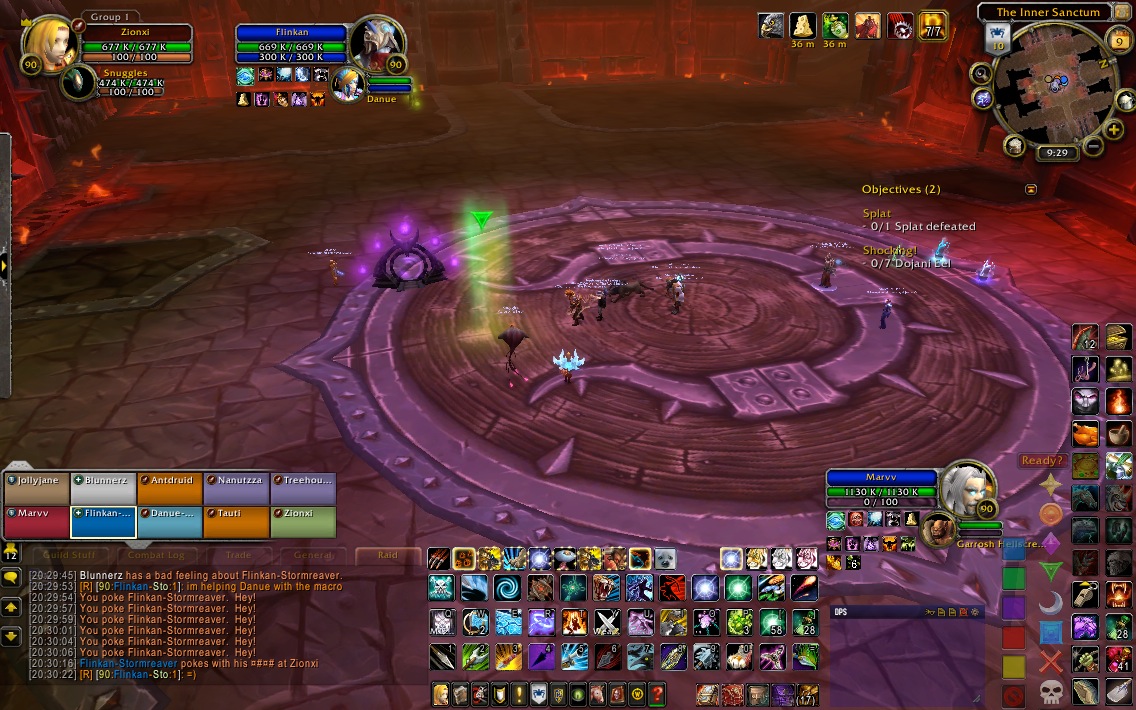
Task: Select Blunnerz in the raid frames
Action: (102, 489)
